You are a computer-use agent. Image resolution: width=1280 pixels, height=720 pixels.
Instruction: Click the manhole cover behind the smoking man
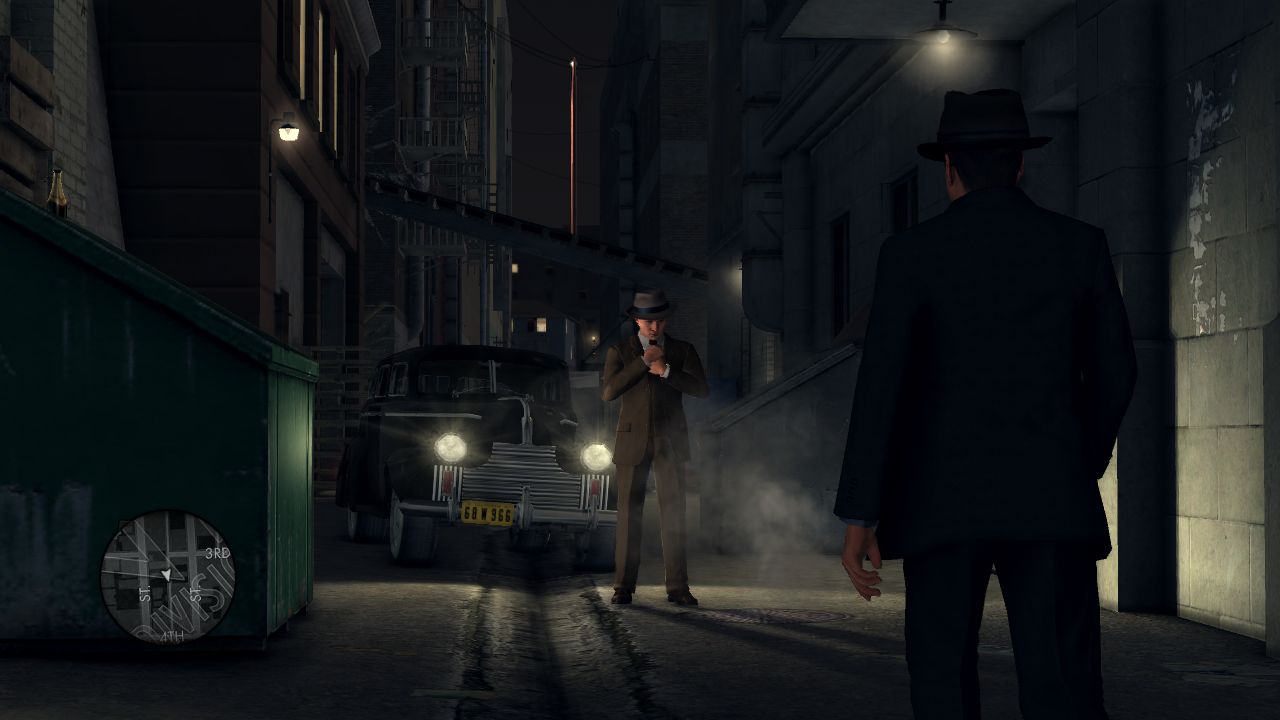click(771, 616)
